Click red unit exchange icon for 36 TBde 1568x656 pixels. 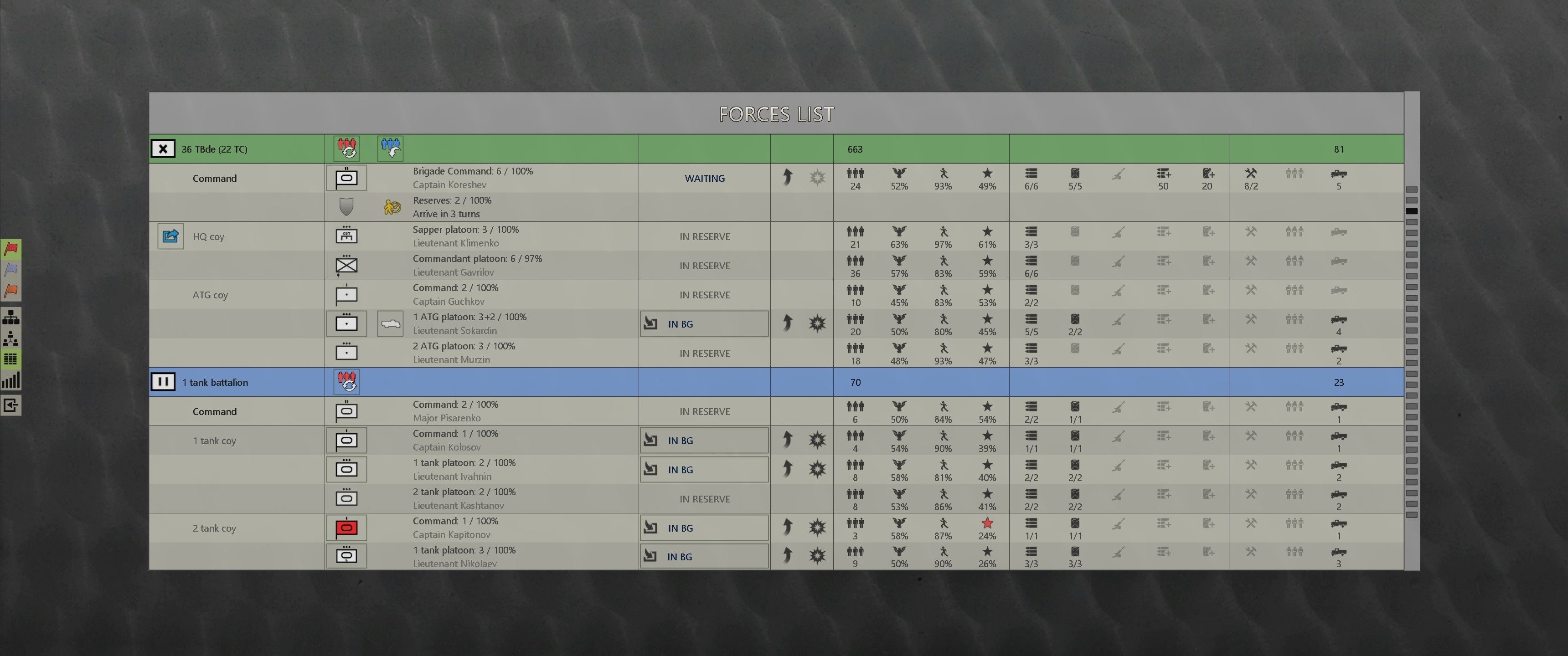point(346,148)
